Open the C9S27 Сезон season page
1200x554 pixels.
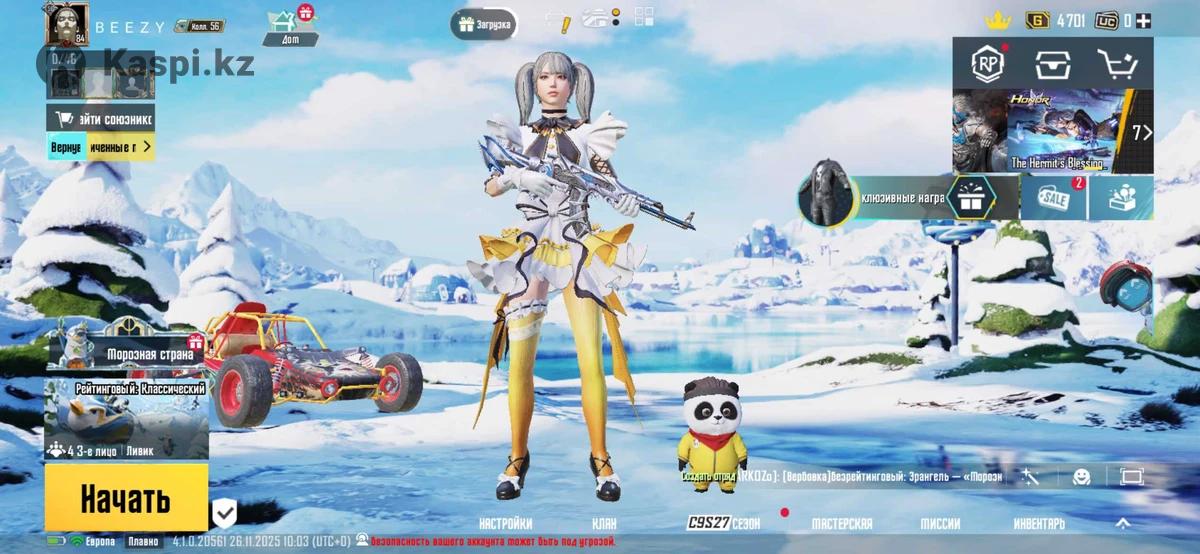[723, 523]
